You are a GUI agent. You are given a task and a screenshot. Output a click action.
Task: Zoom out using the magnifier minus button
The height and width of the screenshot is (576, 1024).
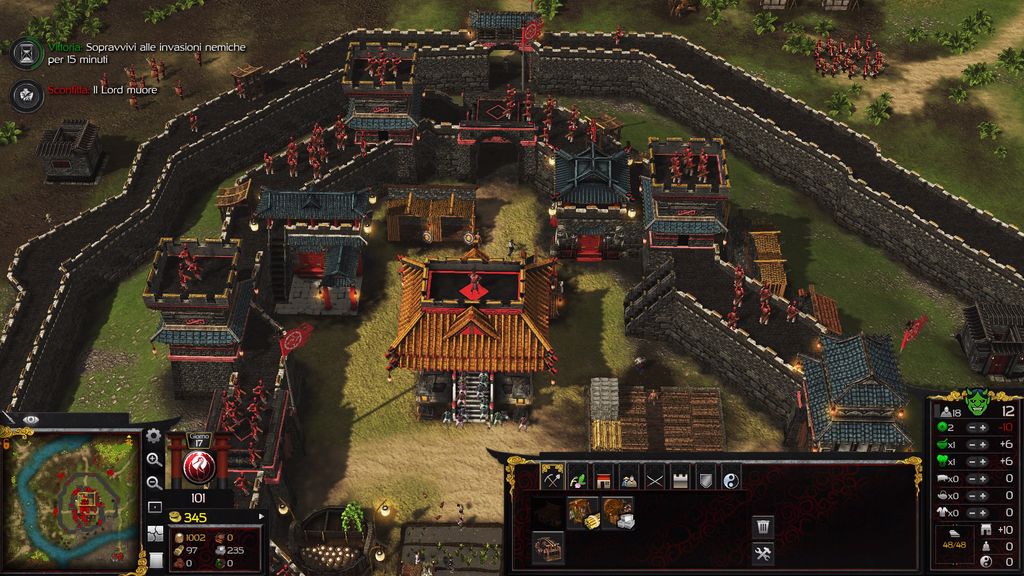(154, 483)
